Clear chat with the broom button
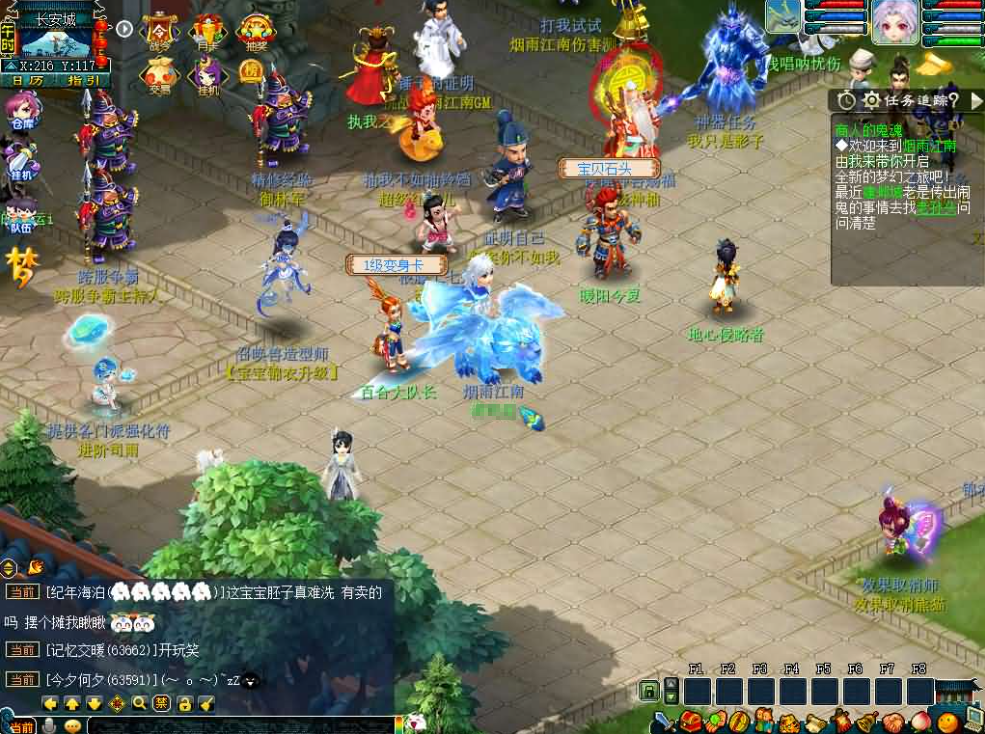Image resolution: width=985 pixels, height=734 pixels. (x=206, y=703)
